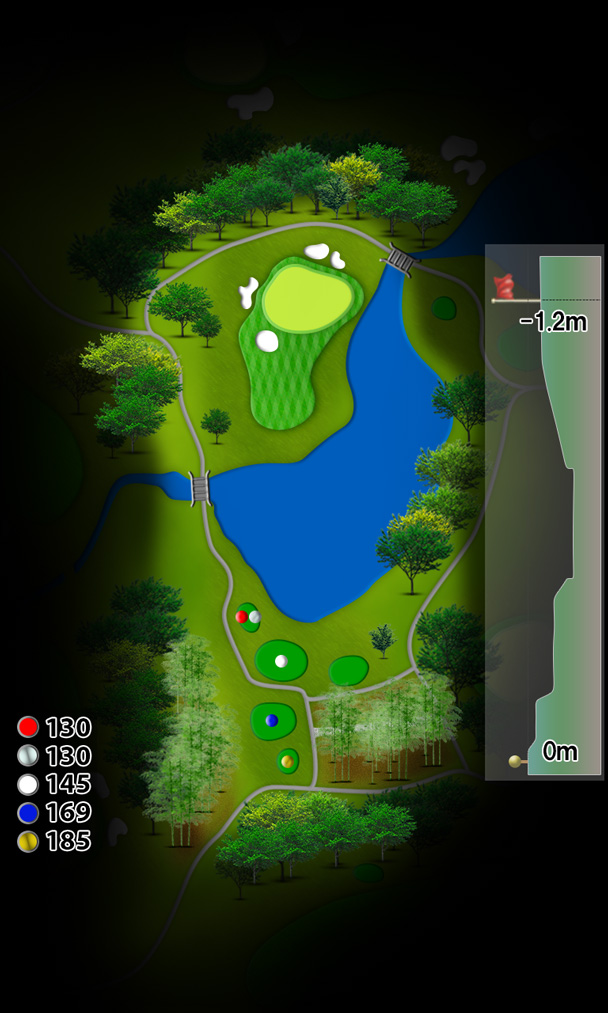Select the red tee legend entry
This screenshot has width=608, height=1013.
click(54, 727)
